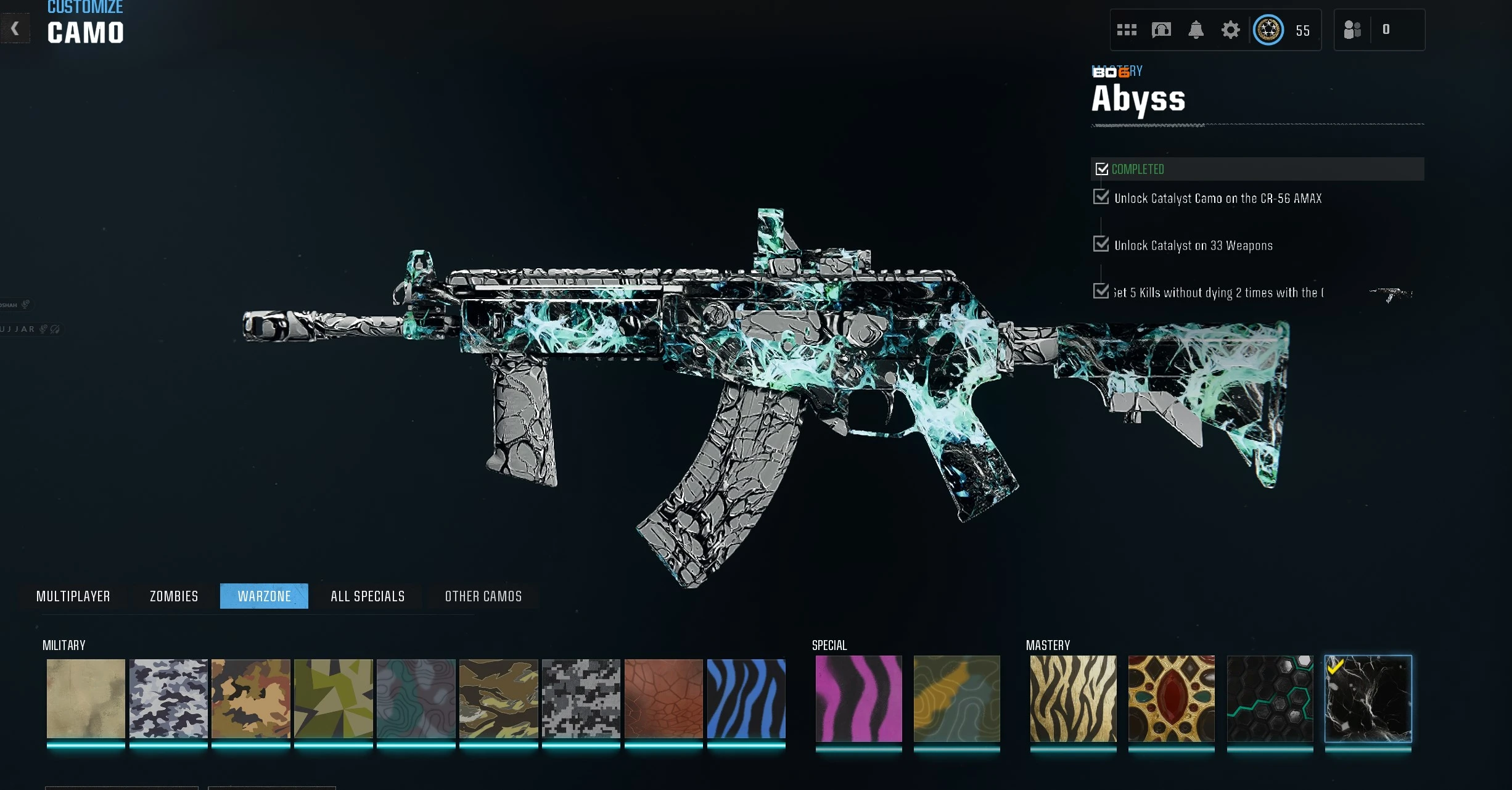
Task: Select the dark hexagon mastery camo
Action: click(1270, 699)
